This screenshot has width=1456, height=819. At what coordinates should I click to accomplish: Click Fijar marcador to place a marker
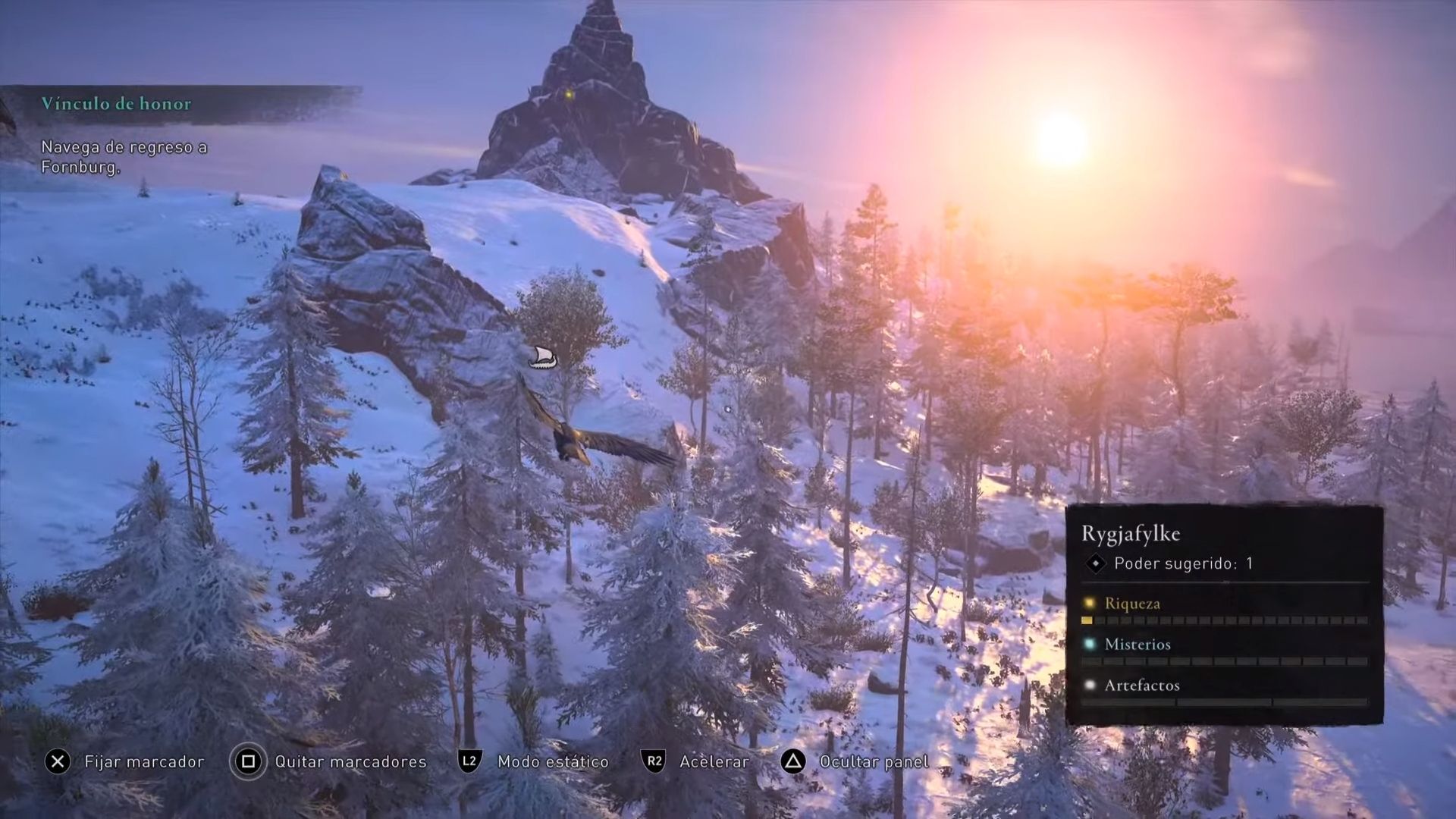[144, 761]
